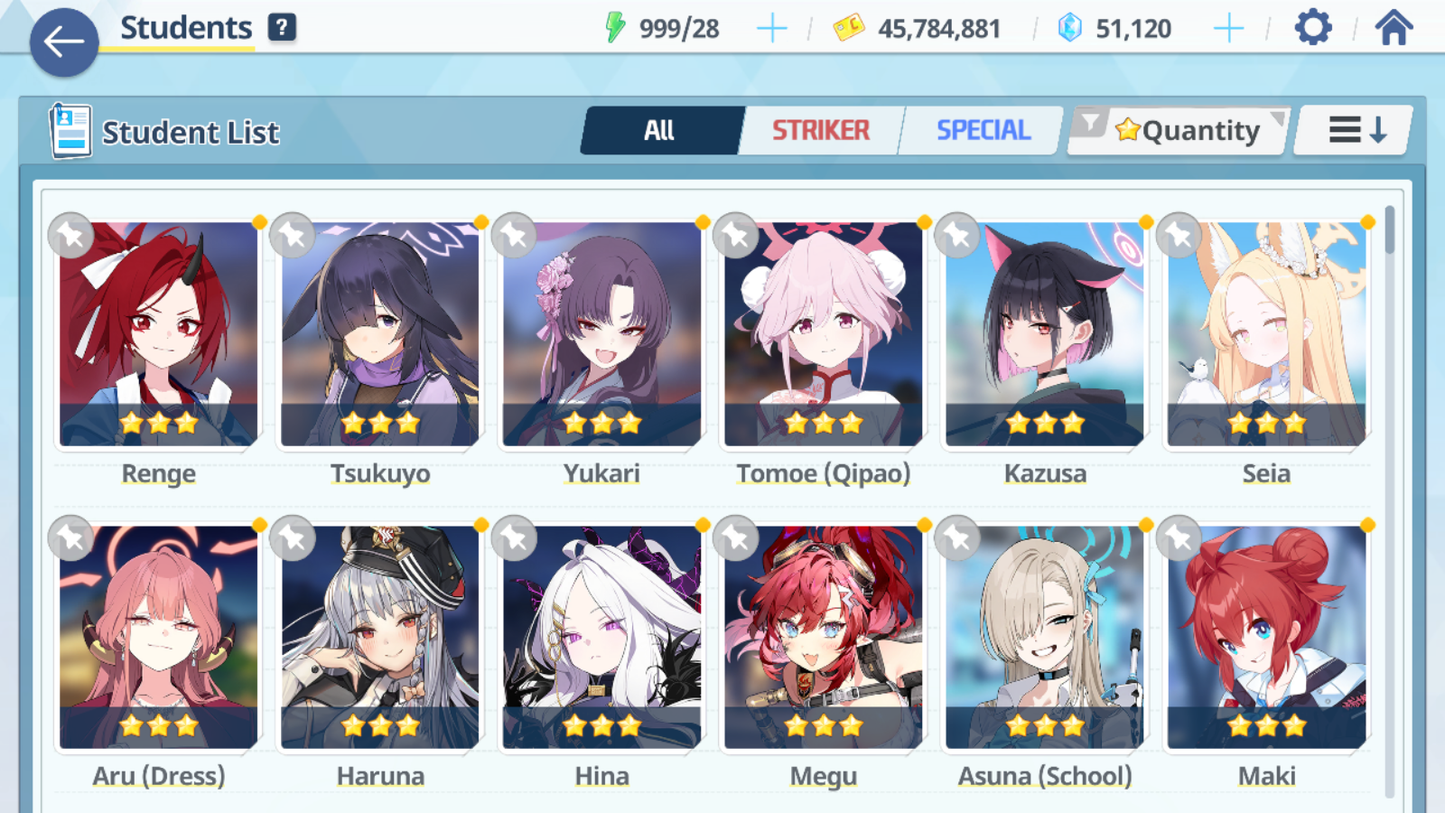Open the Aru (Dress) student card
The width and height of the screenshot is (1445, 813).
pyautogui.click(x=159, y=637)
